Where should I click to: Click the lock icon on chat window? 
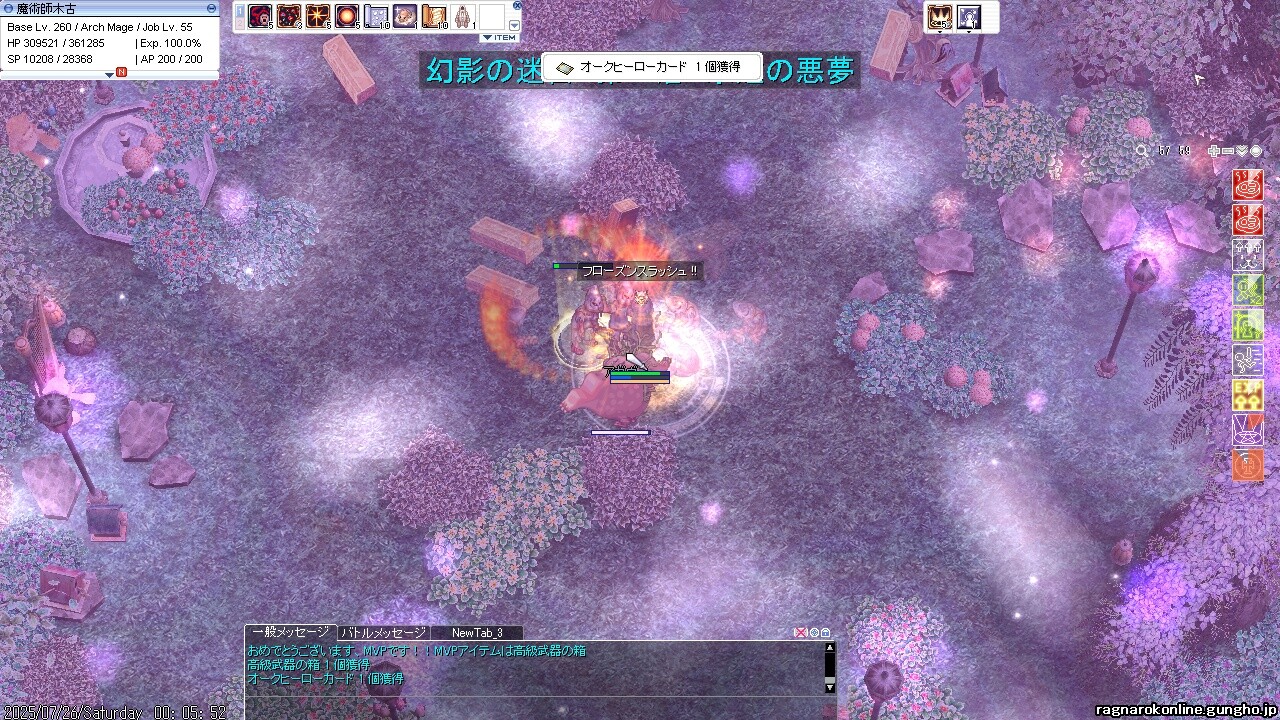825,633
